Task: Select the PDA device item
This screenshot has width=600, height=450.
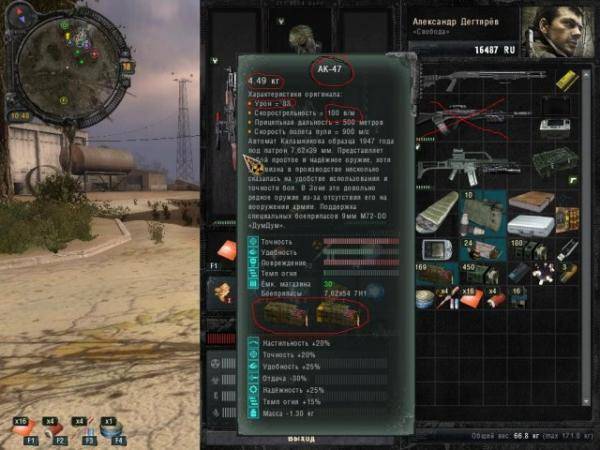Action: tap(435, 249)
